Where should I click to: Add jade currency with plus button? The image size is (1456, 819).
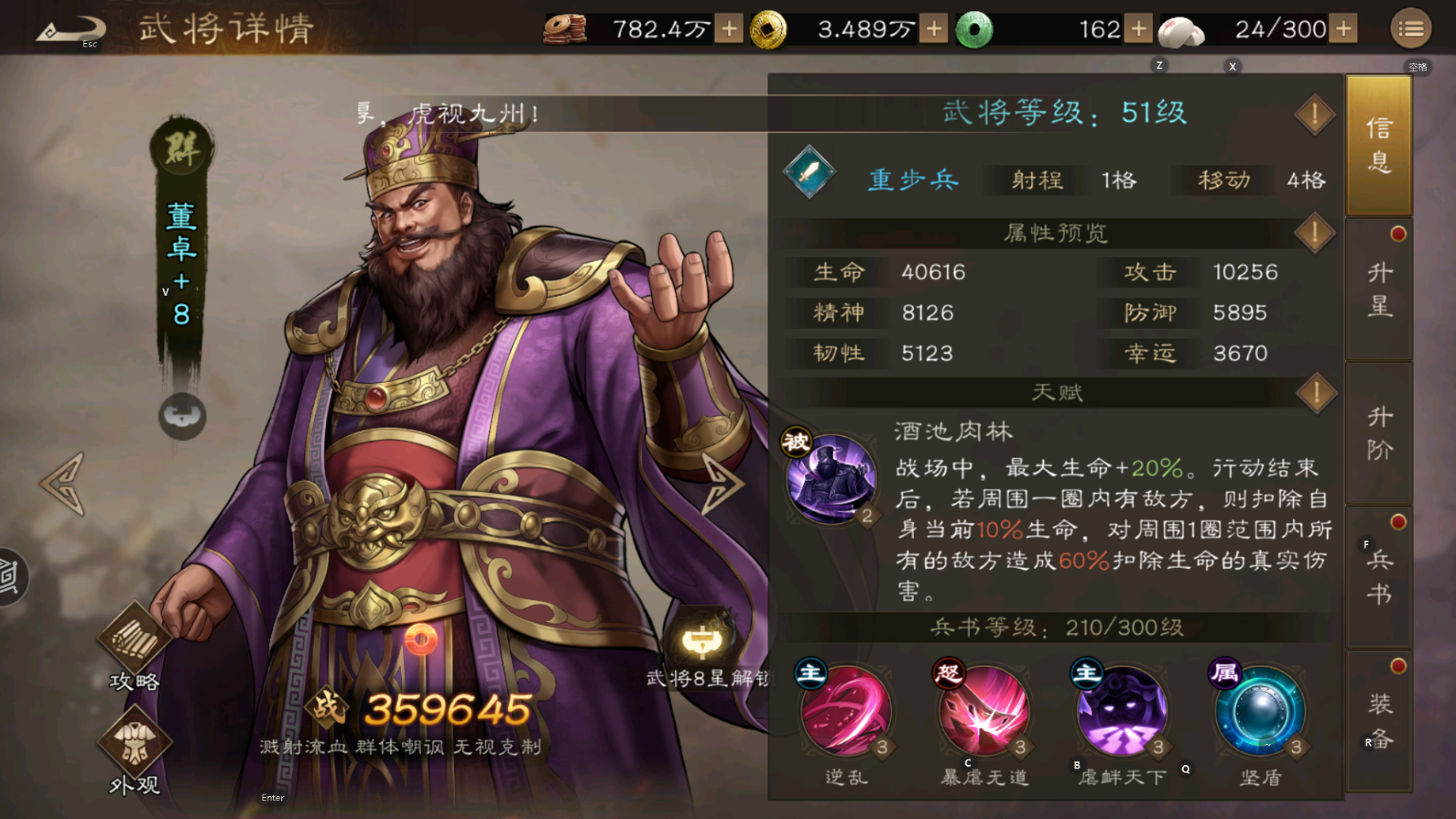[x=1138, y=29]
